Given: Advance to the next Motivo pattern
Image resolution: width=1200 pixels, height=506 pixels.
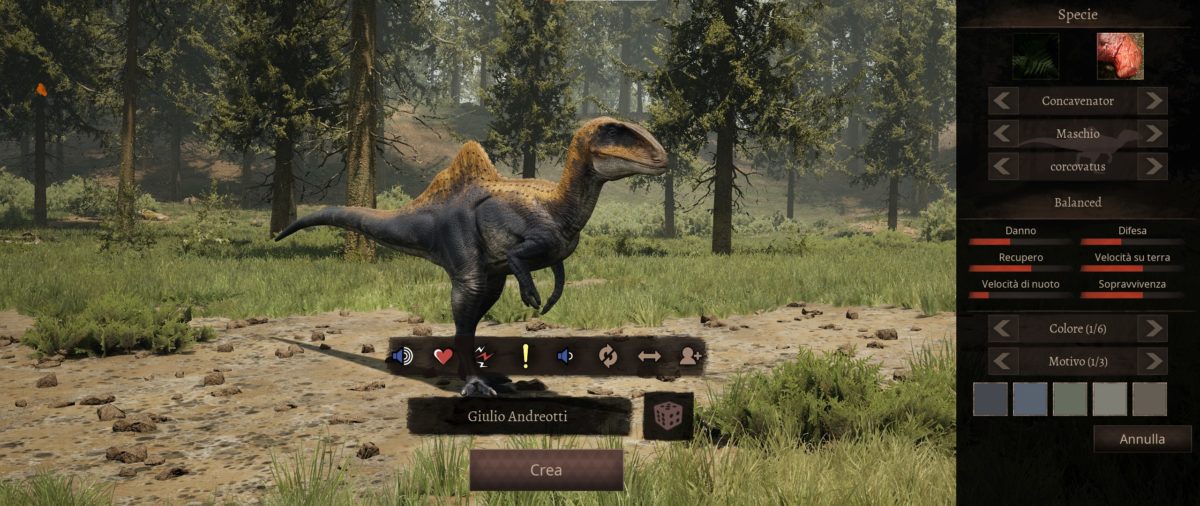Looking at the screenshot, I should tap(1152, 361).
